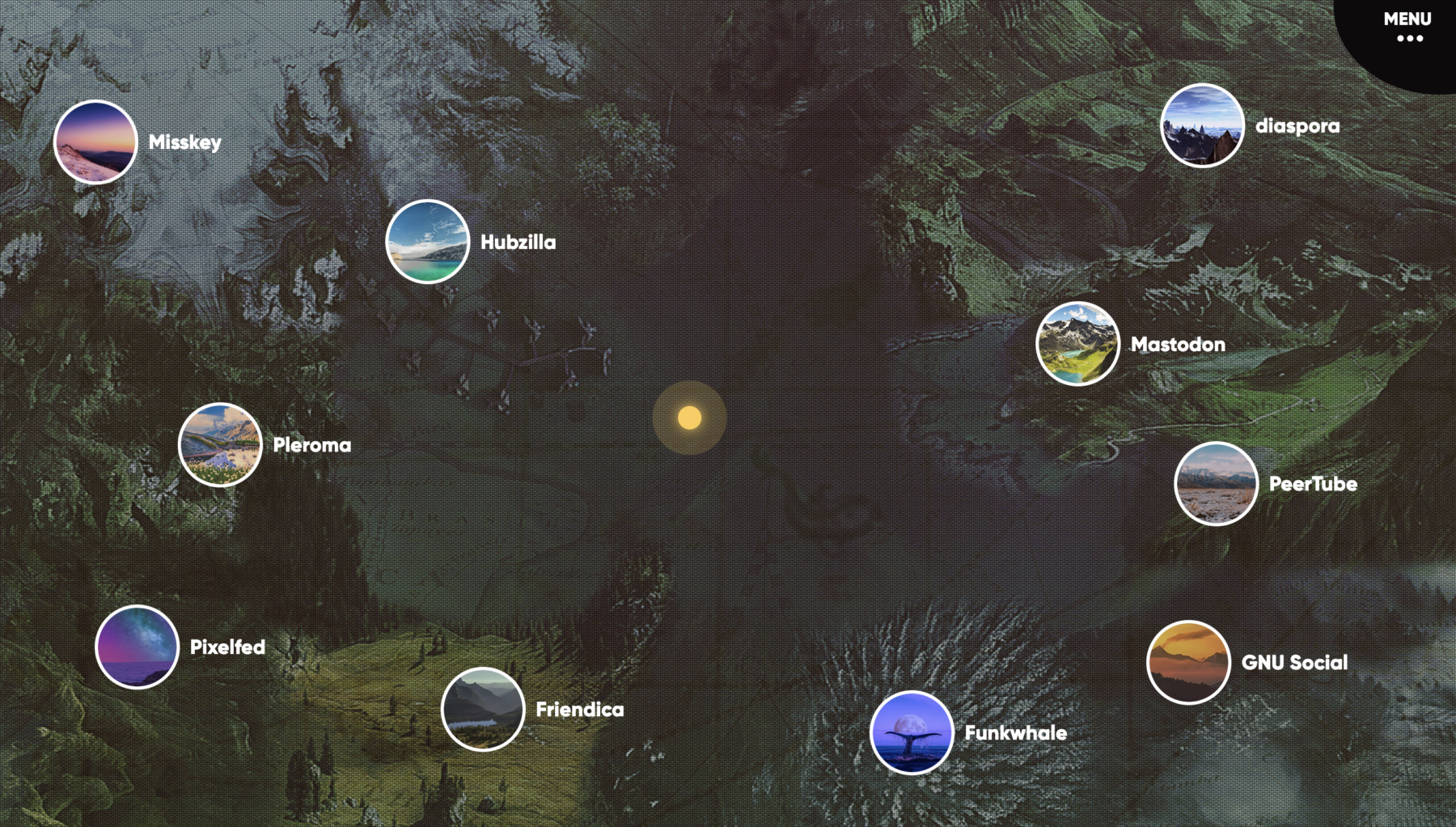Visit the GNU Social sunset thumbnail

pyautogui.click(x=1189, y=663)
